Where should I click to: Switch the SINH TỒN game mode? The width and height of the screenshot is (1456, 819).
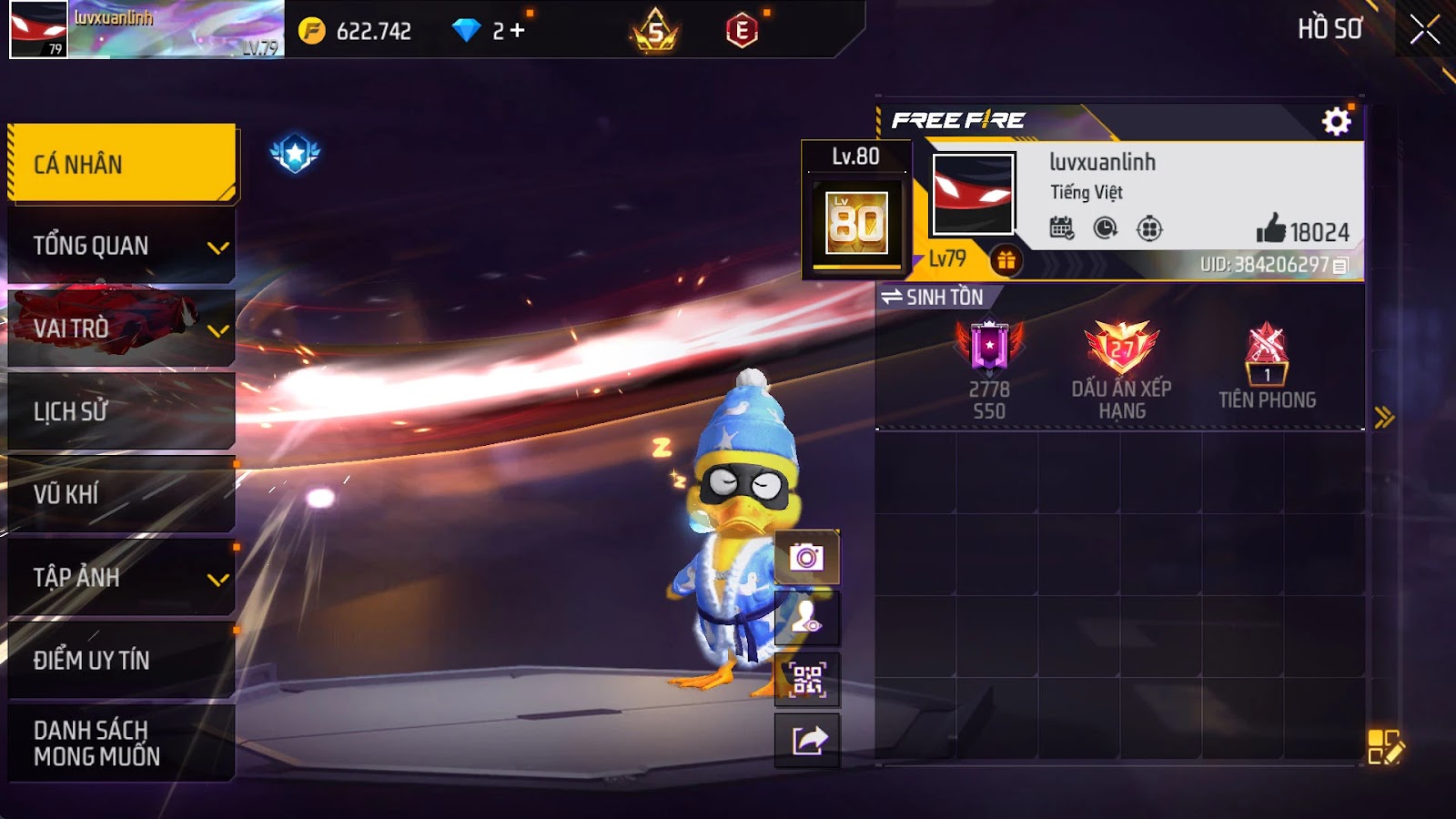coord(933,297)
